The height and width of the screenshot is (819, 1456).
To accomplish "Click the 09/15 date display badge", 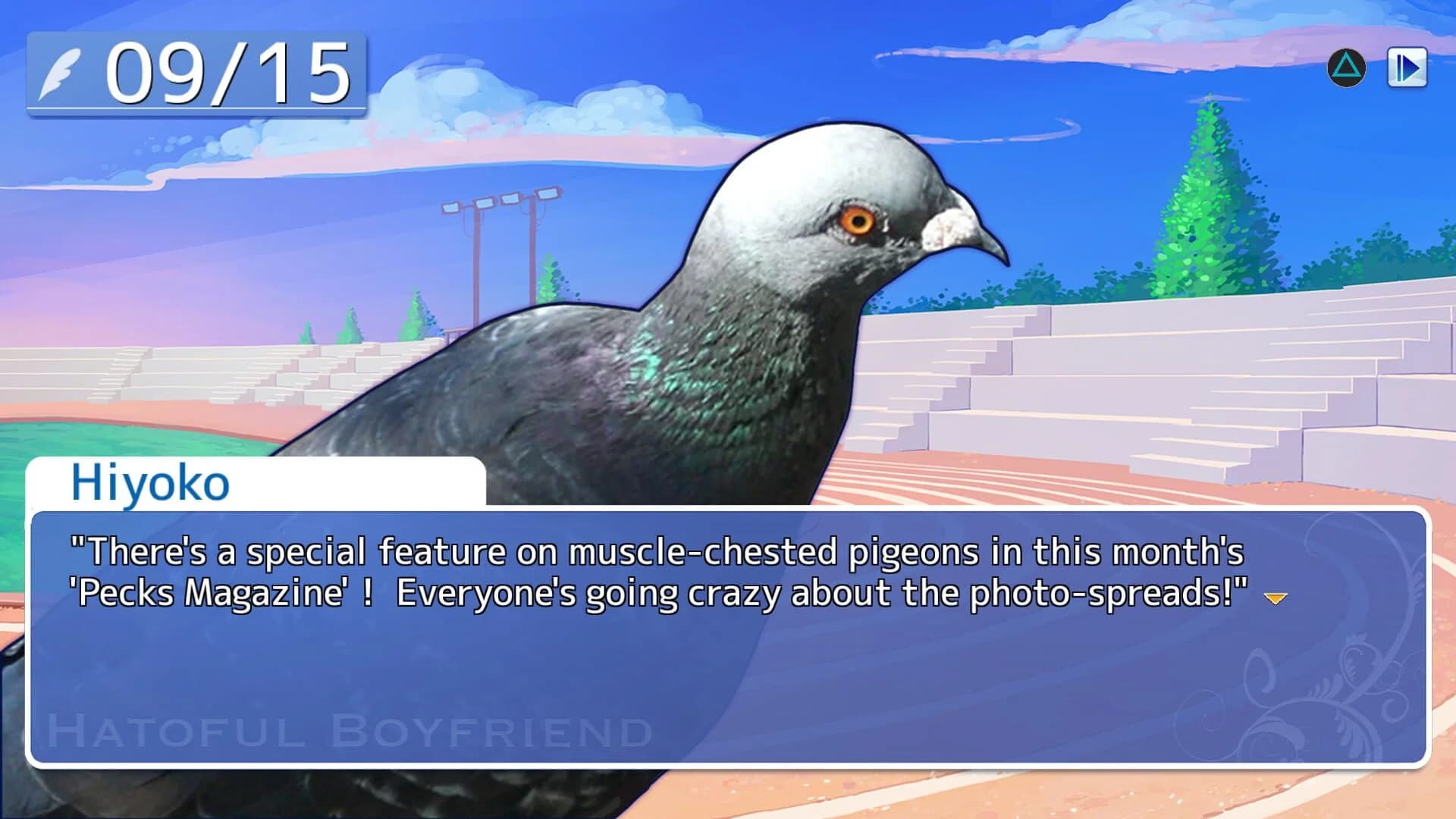I will click(x=197, y=74).
